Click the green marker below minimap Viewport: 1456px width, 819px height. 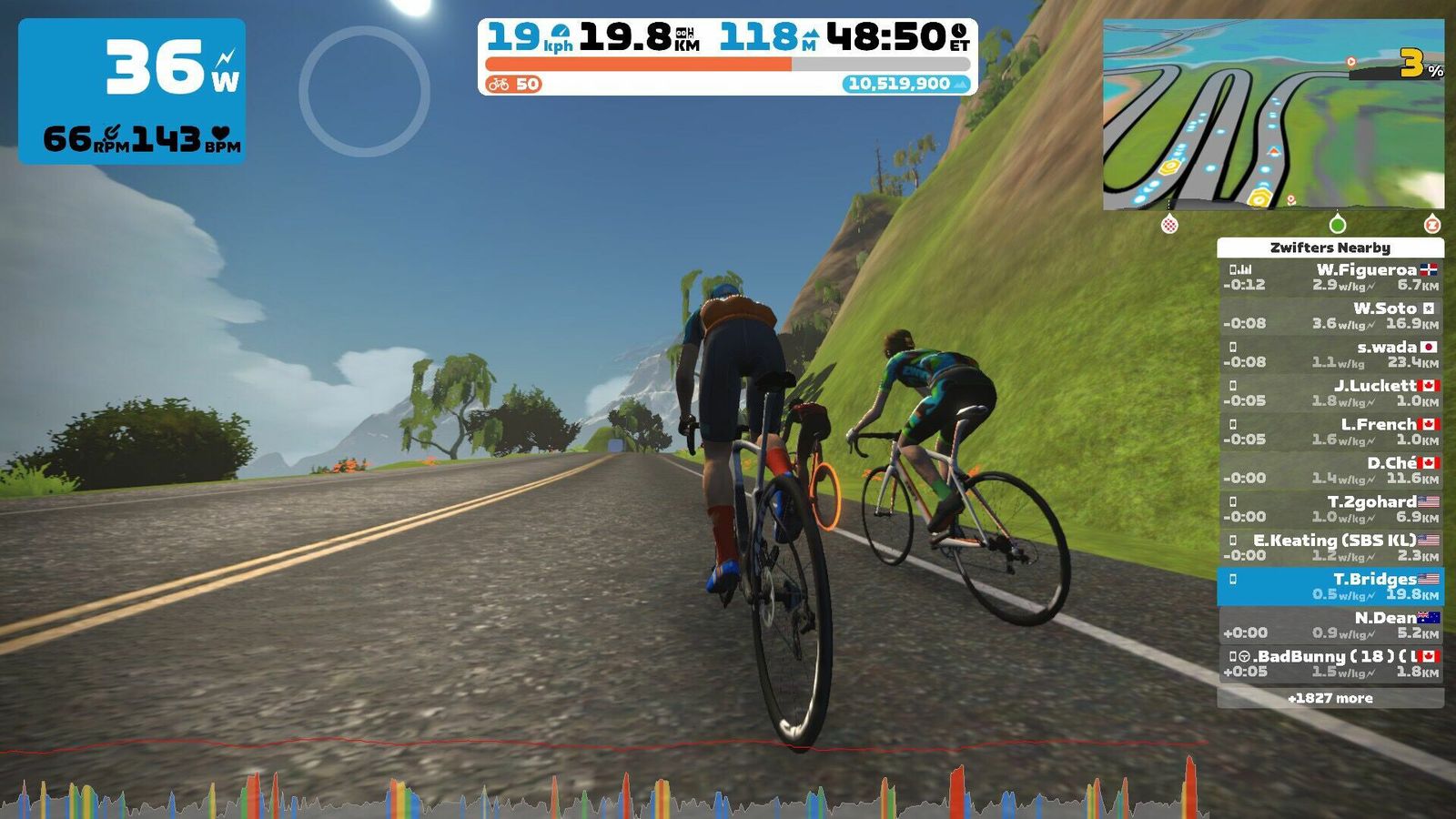point(1337,224)
